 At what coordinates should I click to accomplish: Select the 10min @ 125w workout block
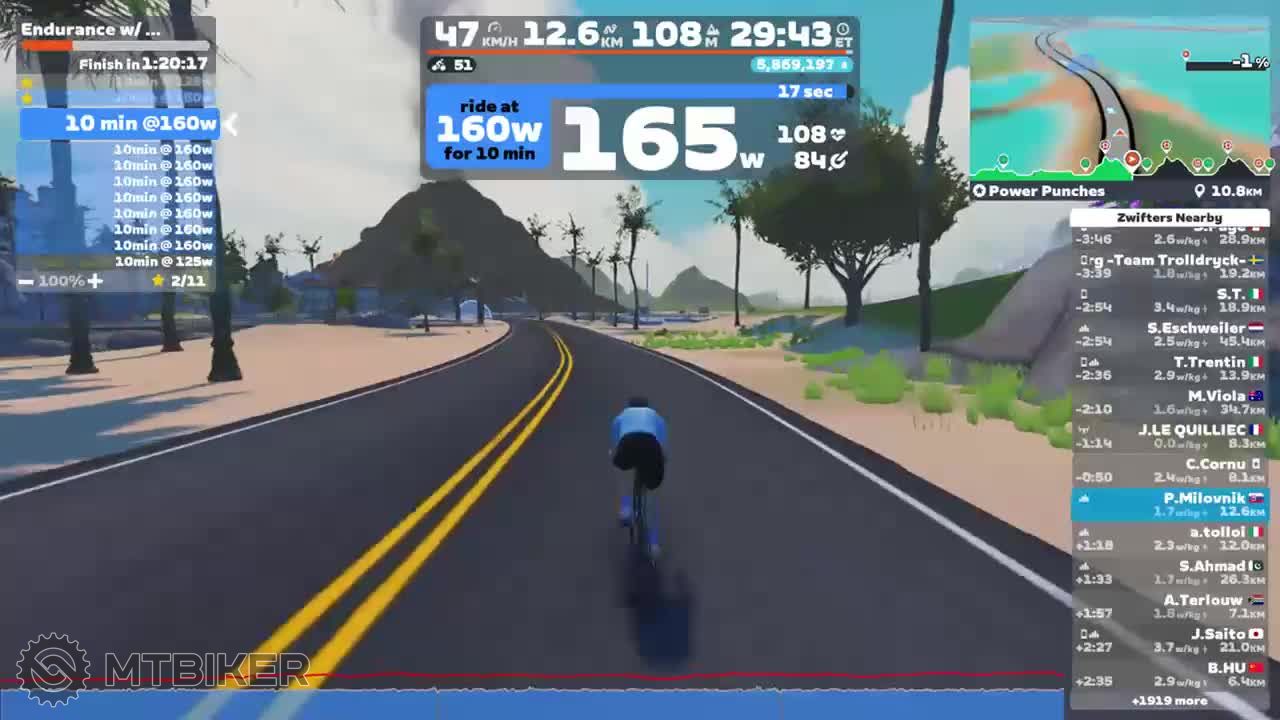click(162, 261)
